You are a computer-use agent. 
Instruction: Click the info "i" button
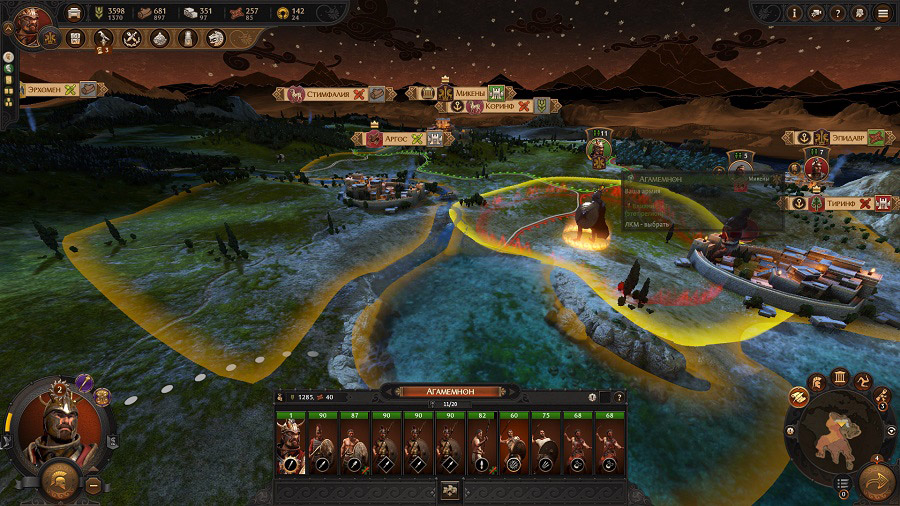click(795, 13)
